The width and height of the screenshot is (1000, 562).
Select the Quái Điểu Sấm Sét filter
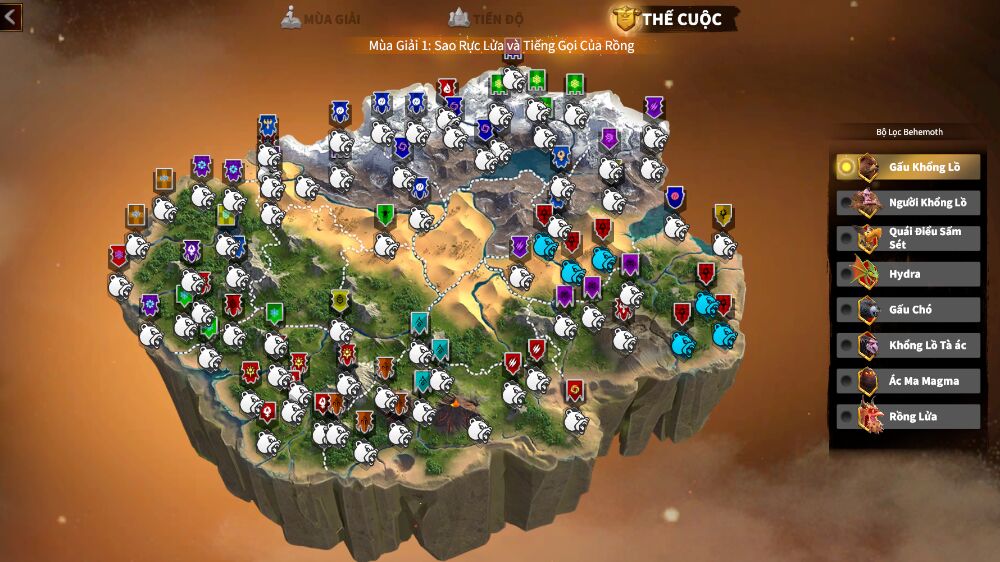[907, 238]
